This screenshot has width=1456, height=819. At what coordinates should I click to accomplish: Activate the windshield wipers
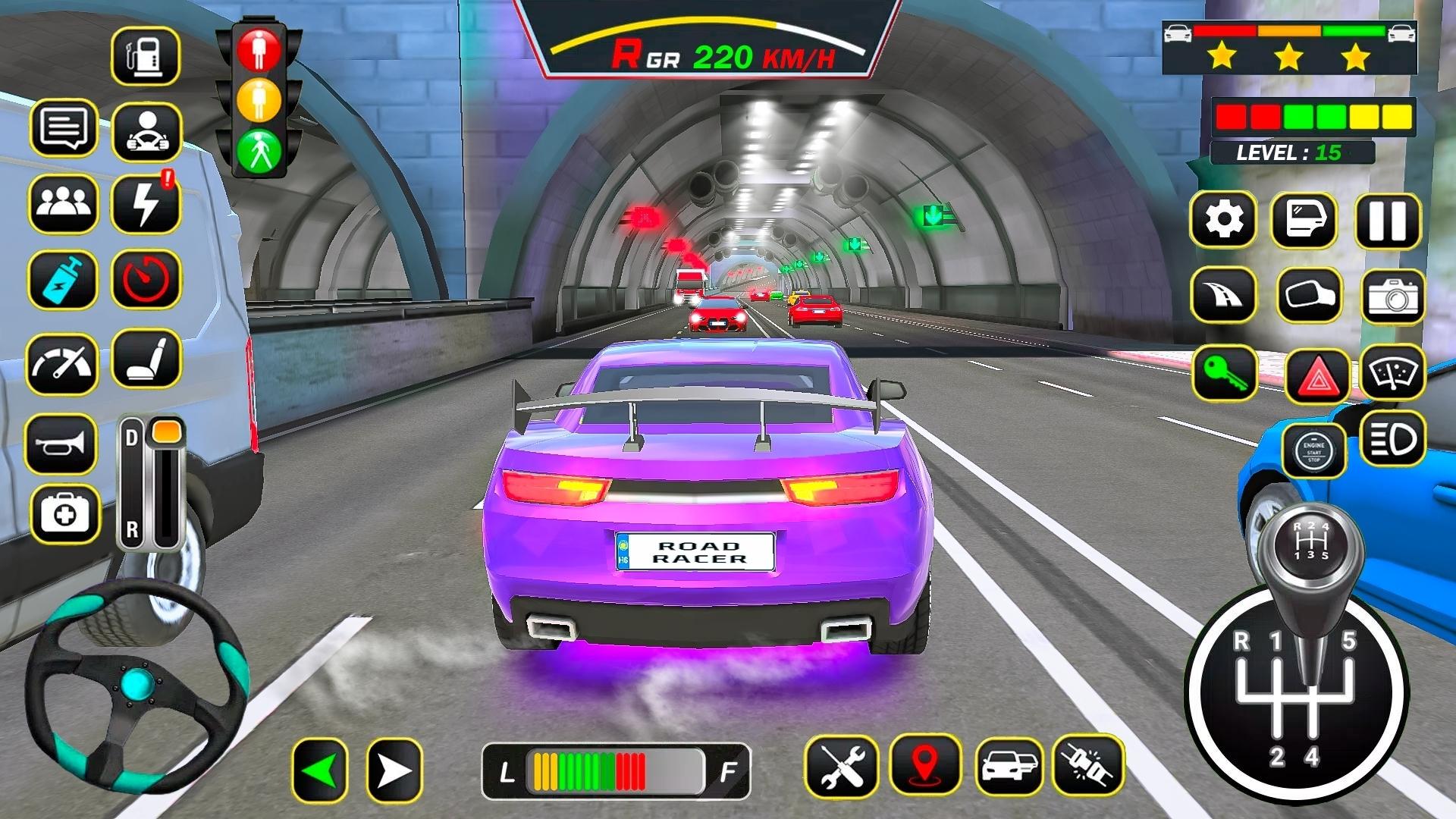coord(1393,372)
